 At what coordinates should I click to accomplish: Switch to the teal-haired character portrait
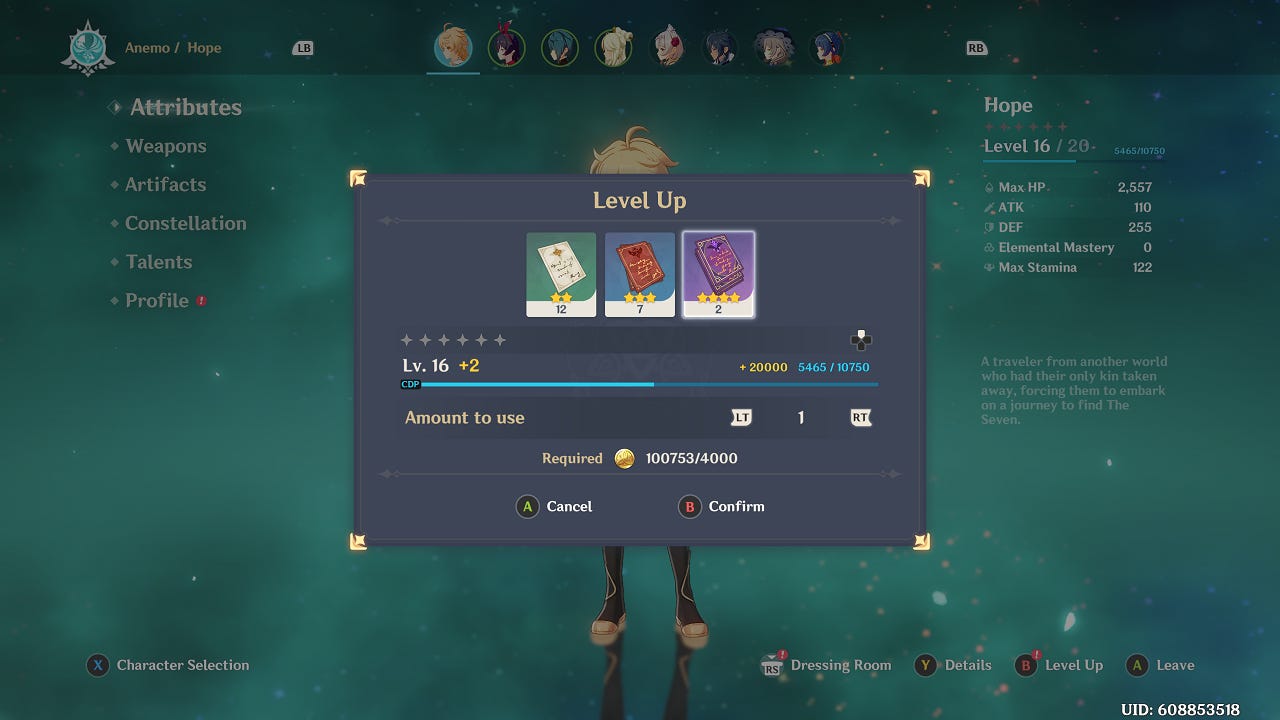[x=559, y=47]
